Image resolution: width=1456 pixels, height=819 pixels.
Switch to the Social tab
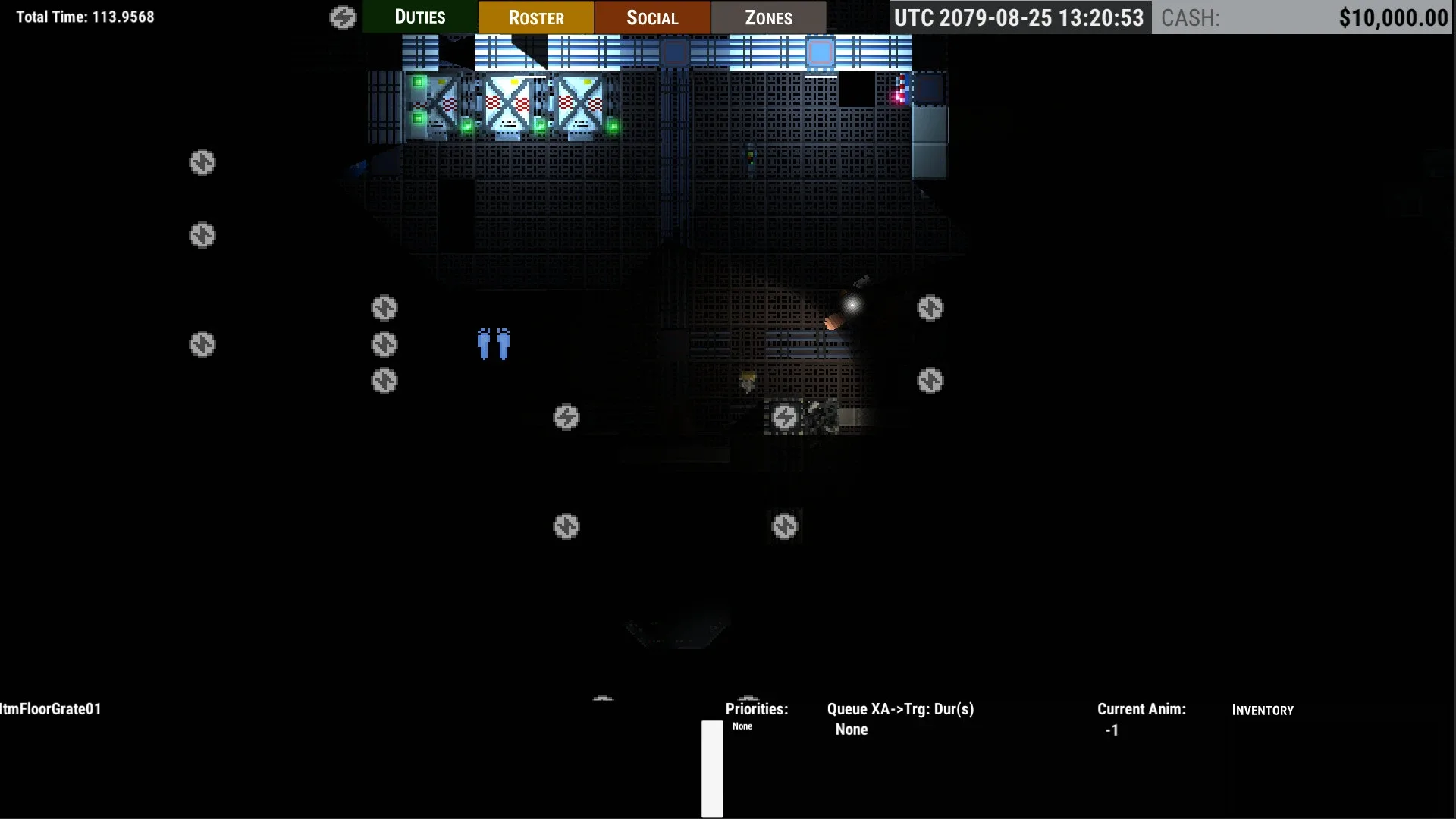click(x=651, y=17)
